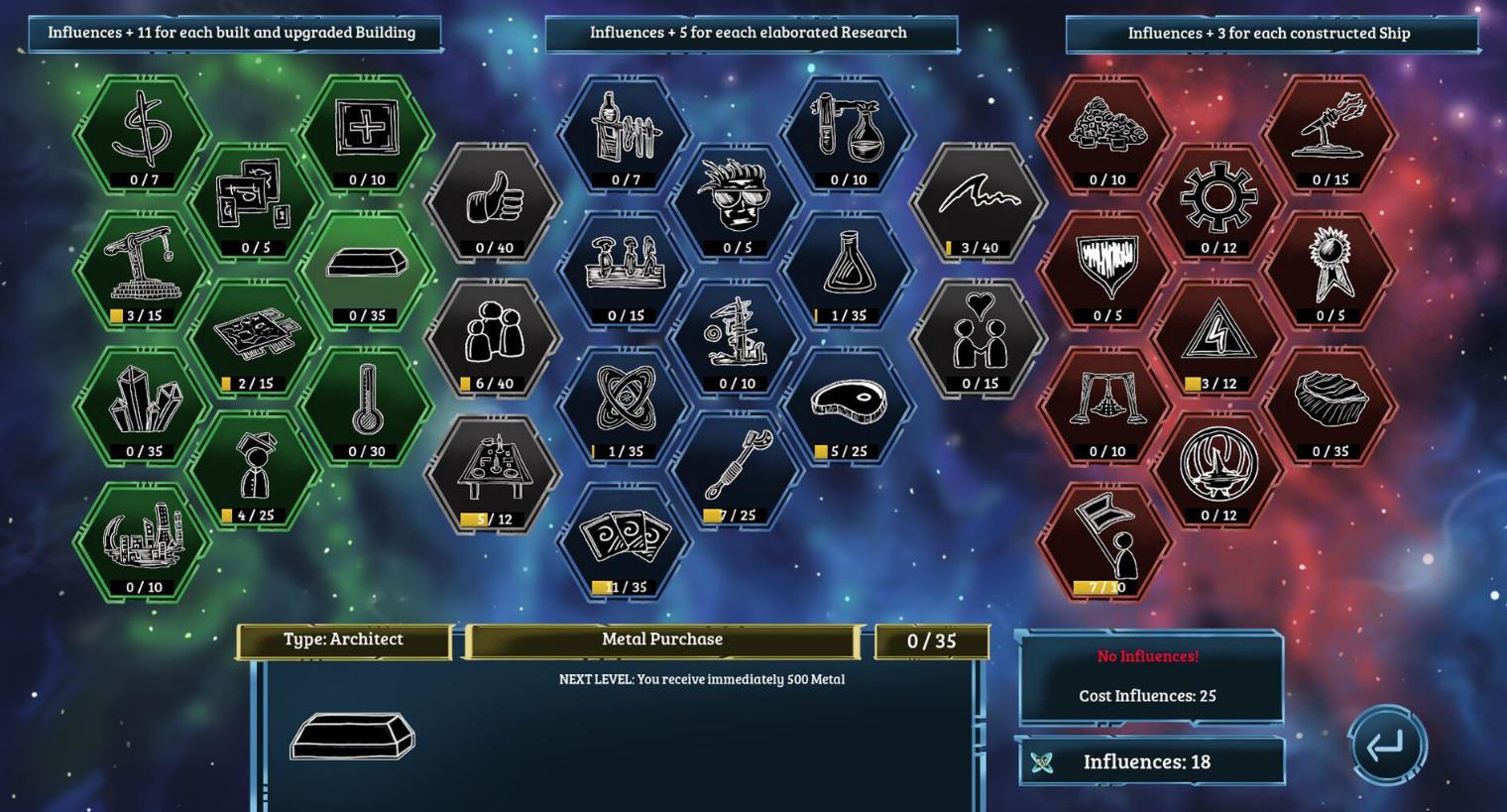Screen dimensions: 1507x812
Task: Click the 0/35 Metal Purchase progress counter
Action: tap(932, 640)
